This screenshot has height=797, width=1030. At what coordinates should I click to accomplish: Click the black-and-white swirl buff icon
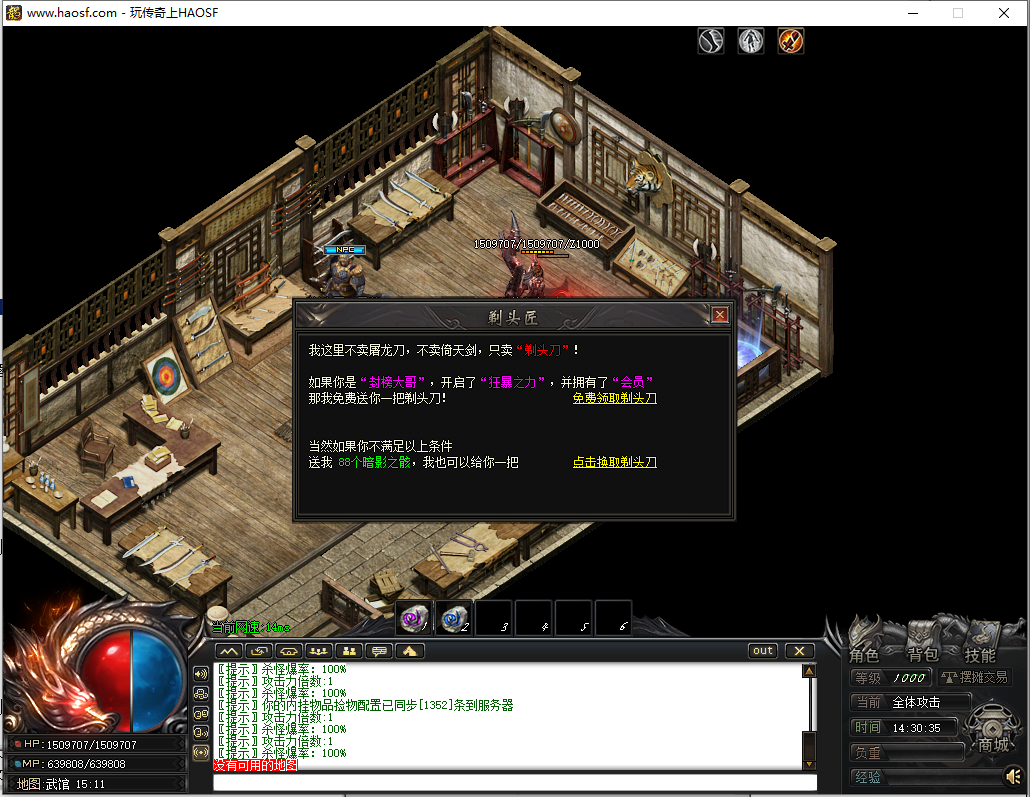pyautogui.click(x=711, y=41)
